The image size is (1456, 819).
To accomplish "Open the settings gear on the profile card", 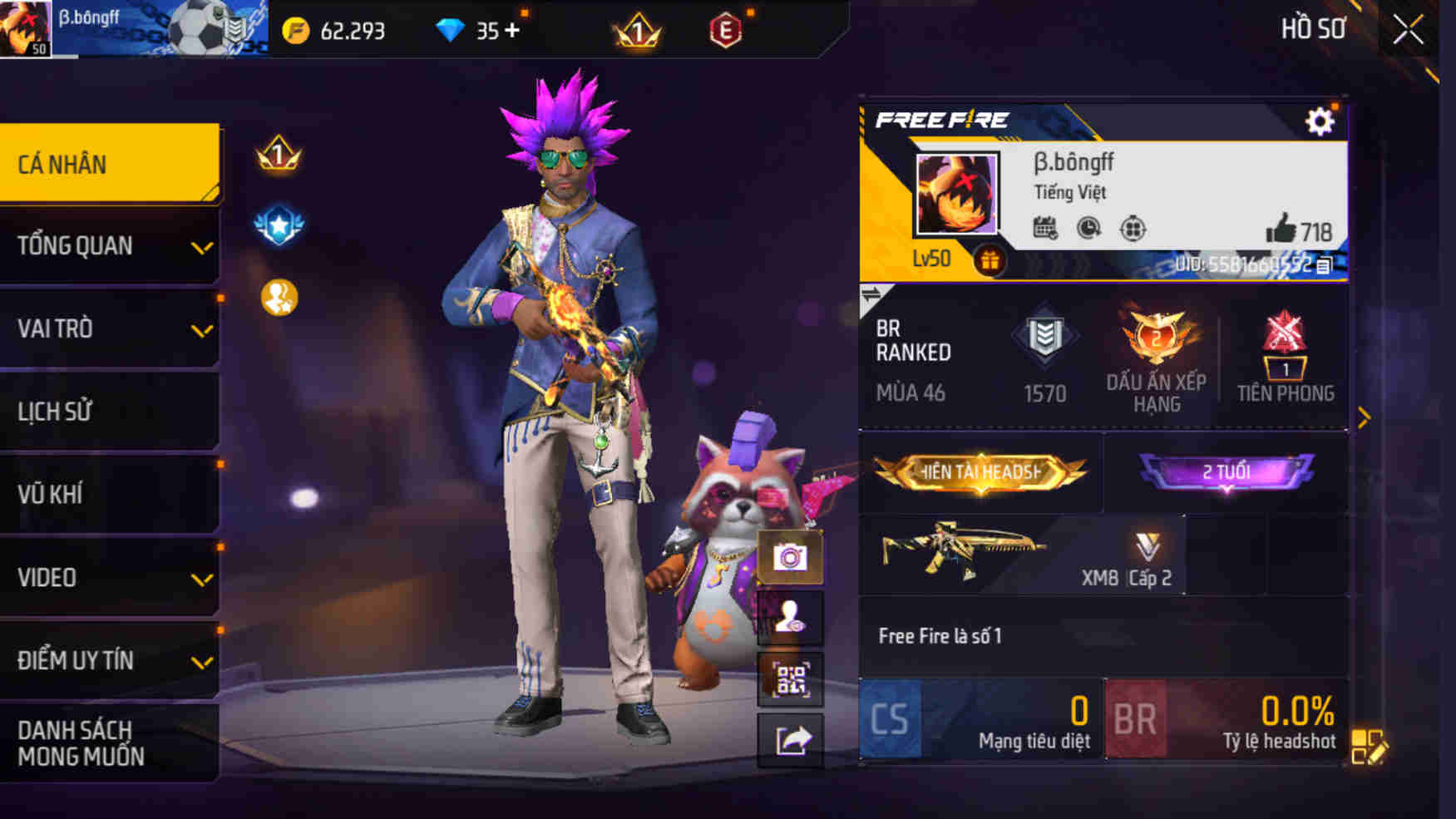I will [x=1319, y=121].
